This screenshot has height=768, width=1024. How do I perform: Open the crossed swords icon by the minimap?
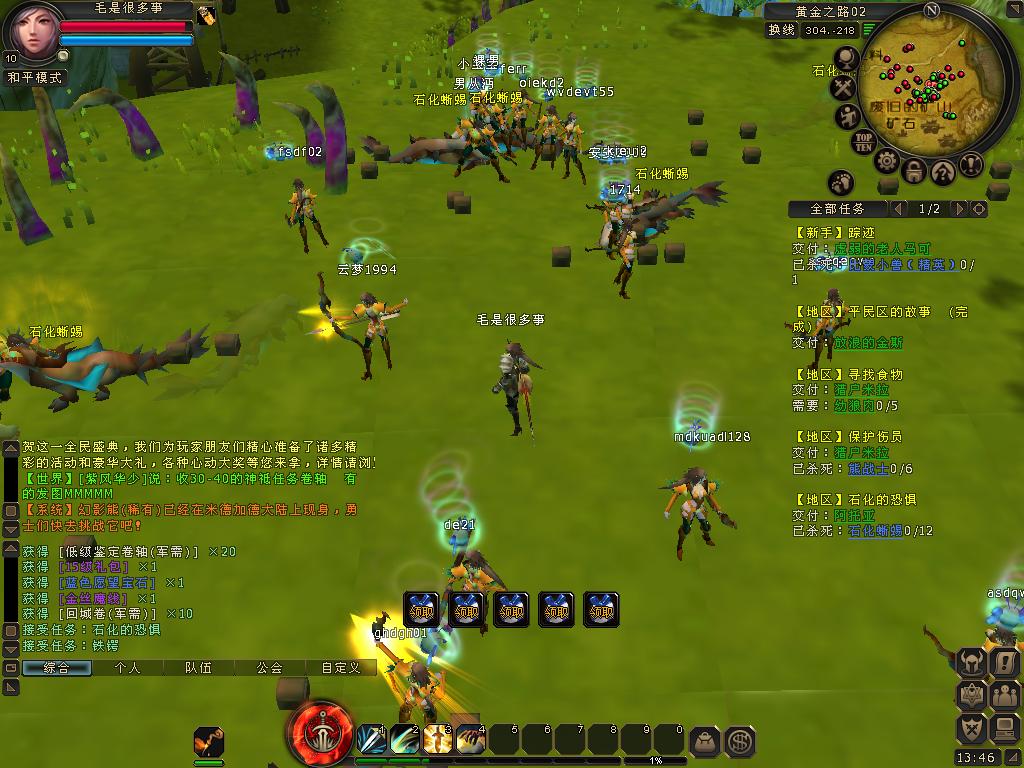pos(845,89)
